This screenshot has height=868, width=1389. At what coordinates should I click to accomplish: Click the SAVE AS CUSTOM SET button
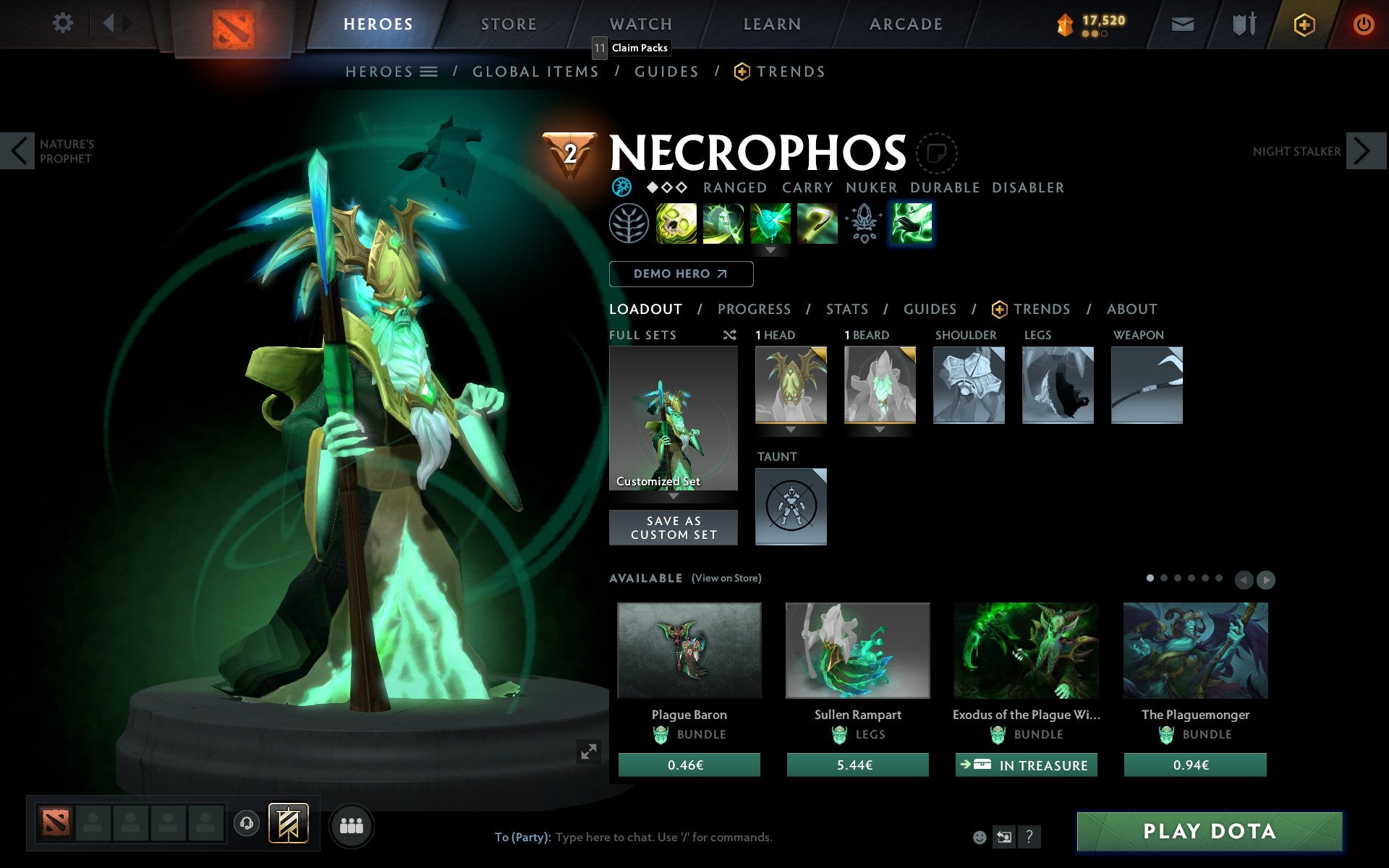coord(674,527)
